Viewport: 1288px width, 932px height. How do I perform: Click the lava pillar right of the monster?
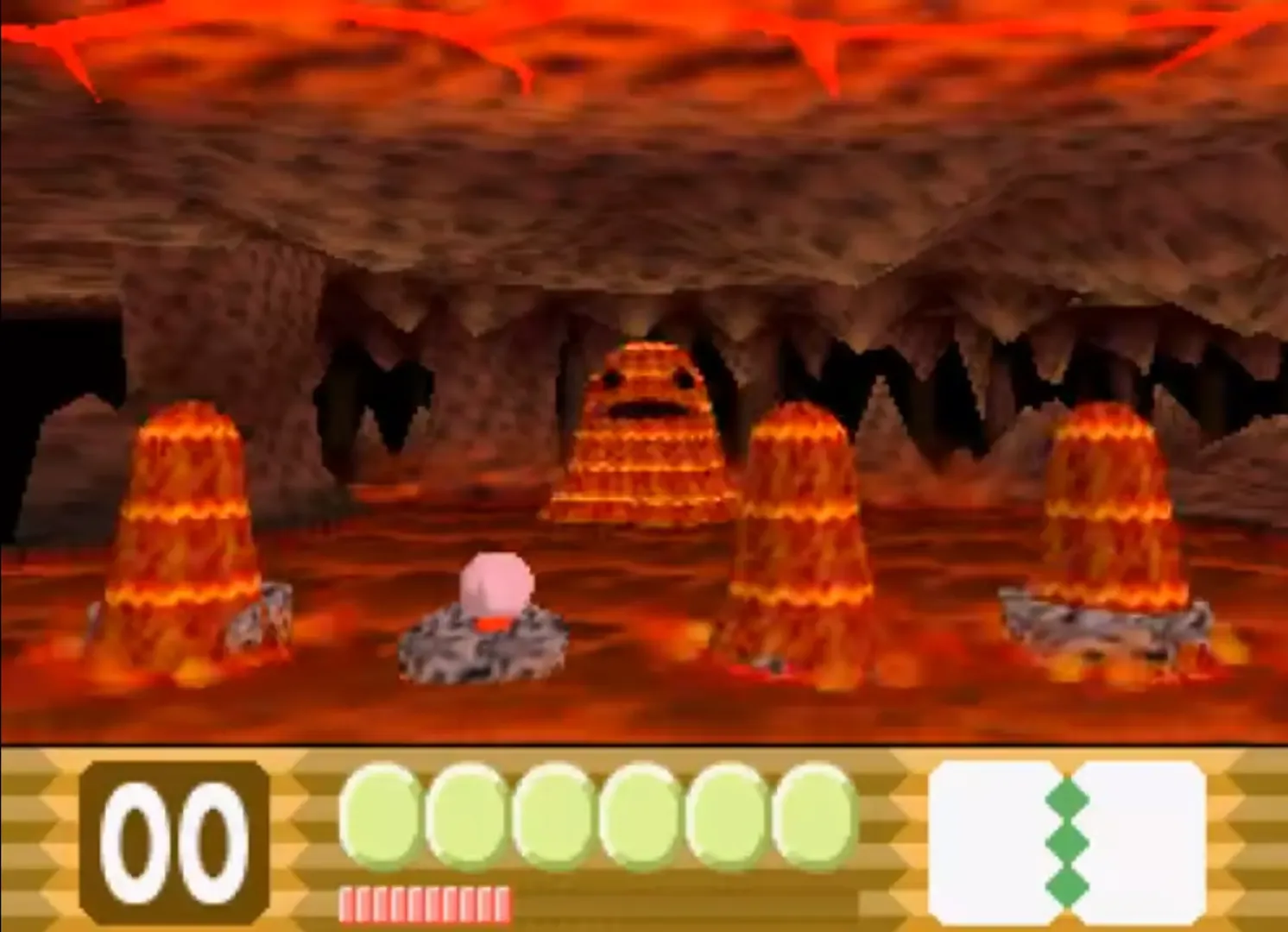click(x=803, y=526)
